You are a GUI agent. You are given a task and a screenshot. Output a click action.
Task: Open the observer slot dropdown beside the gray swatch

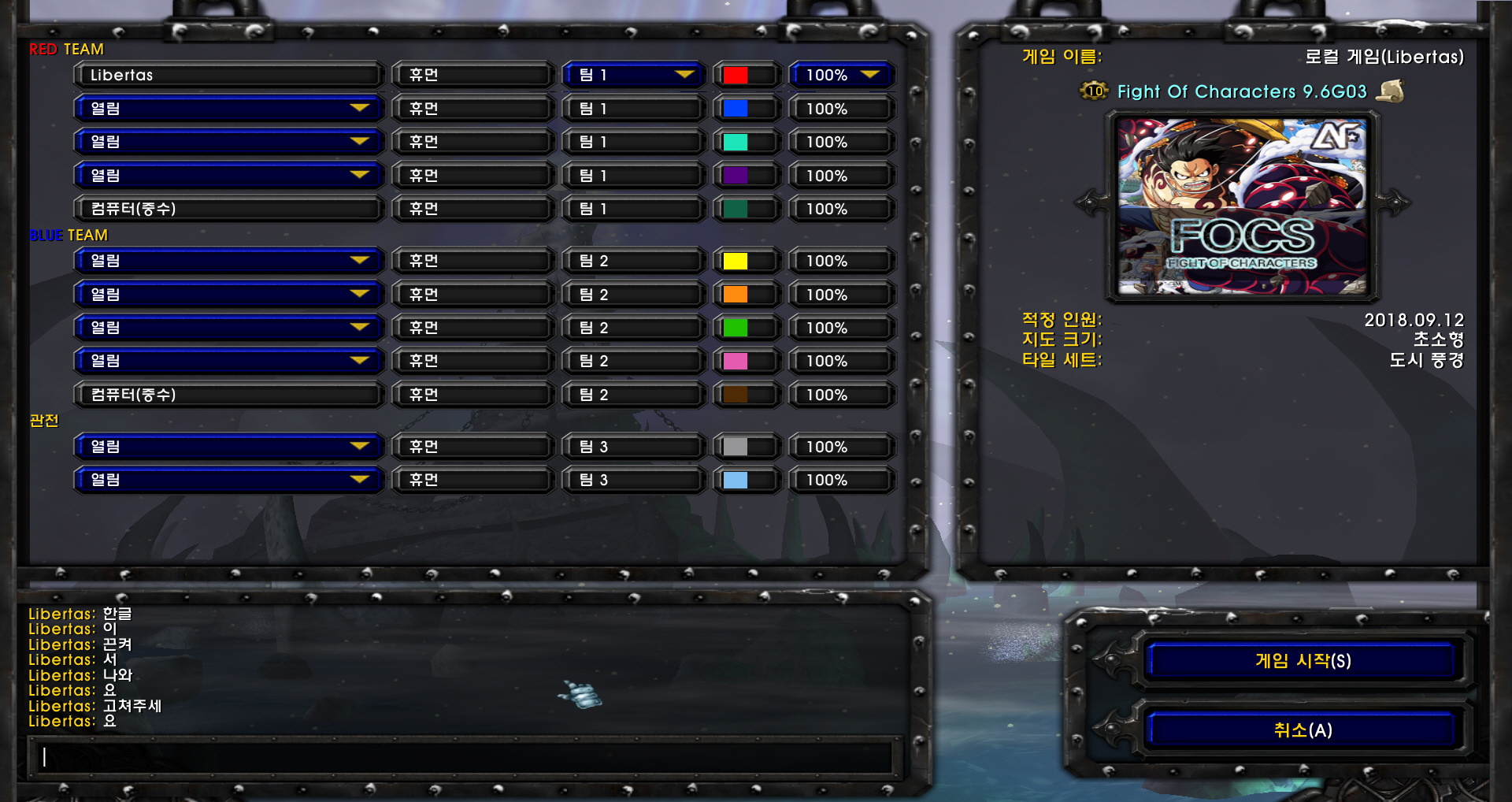228,447
